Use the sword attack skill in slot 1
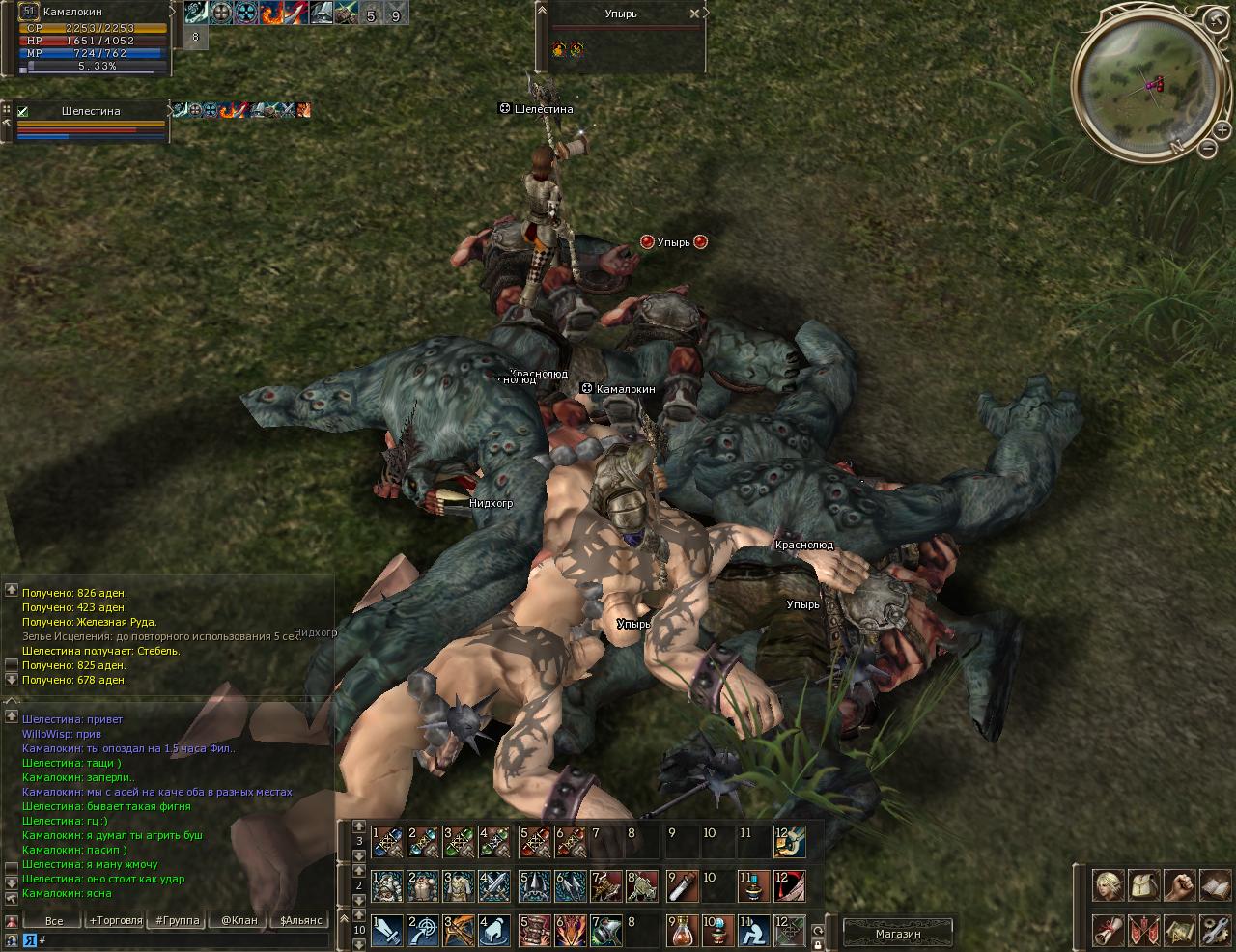 coord(387,931)
